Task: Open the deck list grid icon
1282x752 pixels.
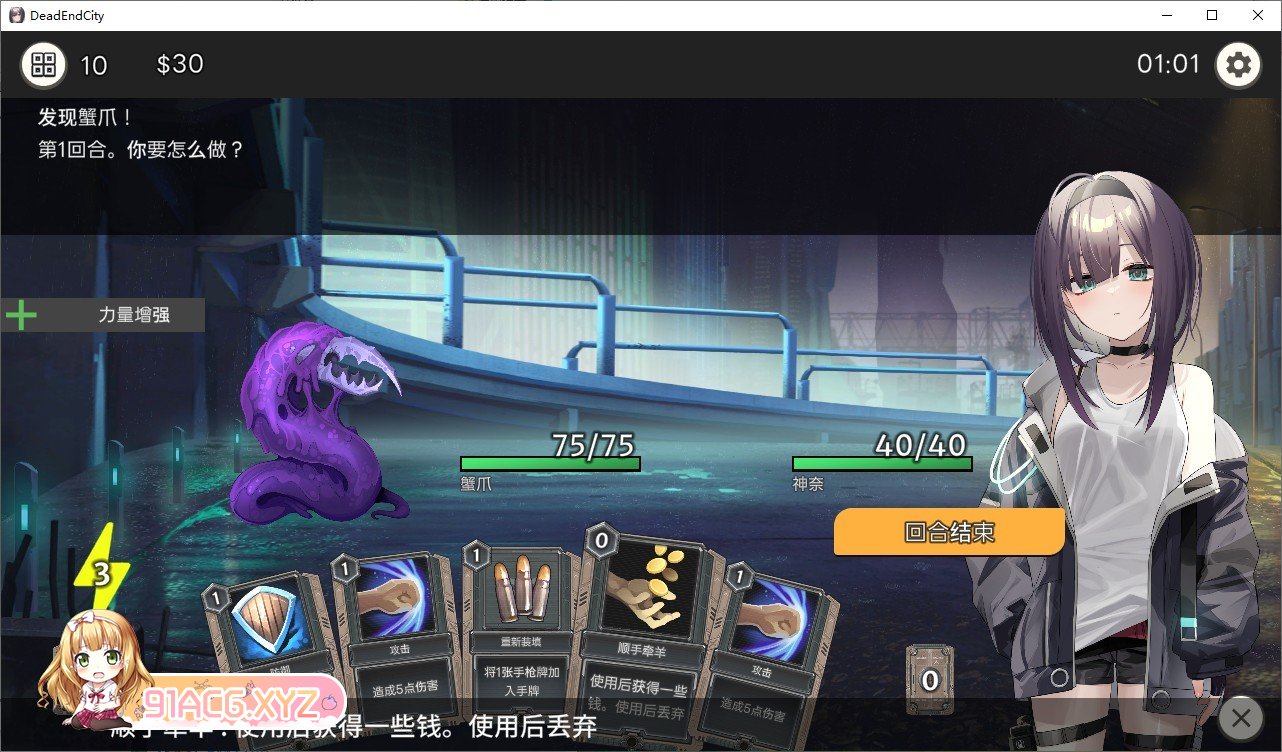Action: point(40,64)
